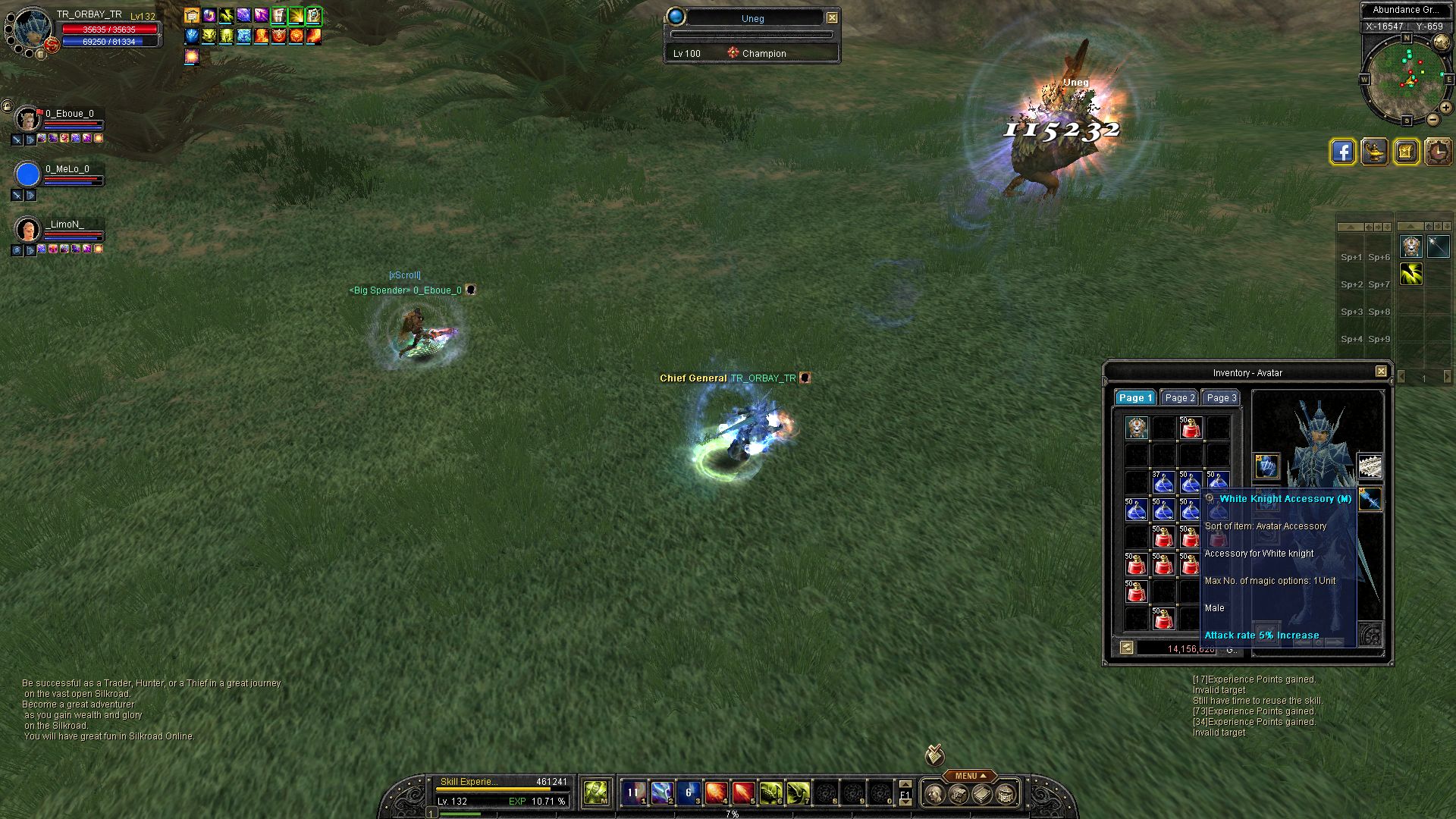Click the golden magic lamp icon

(x=1374, y=152)
